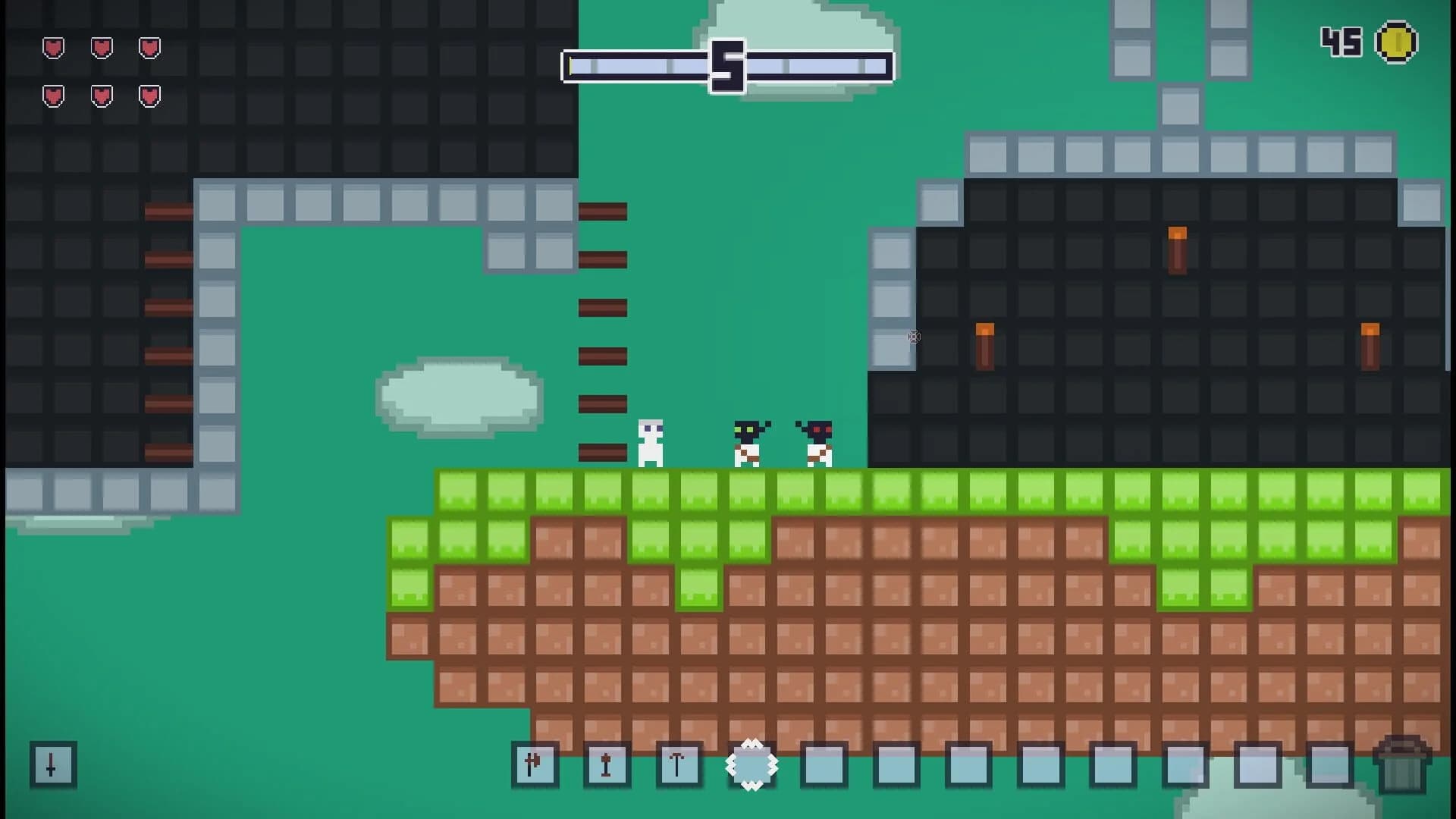Screen dimensions: 1456x819
Task: Select the hammer tool in the hotbar
Action: (679, 766)
